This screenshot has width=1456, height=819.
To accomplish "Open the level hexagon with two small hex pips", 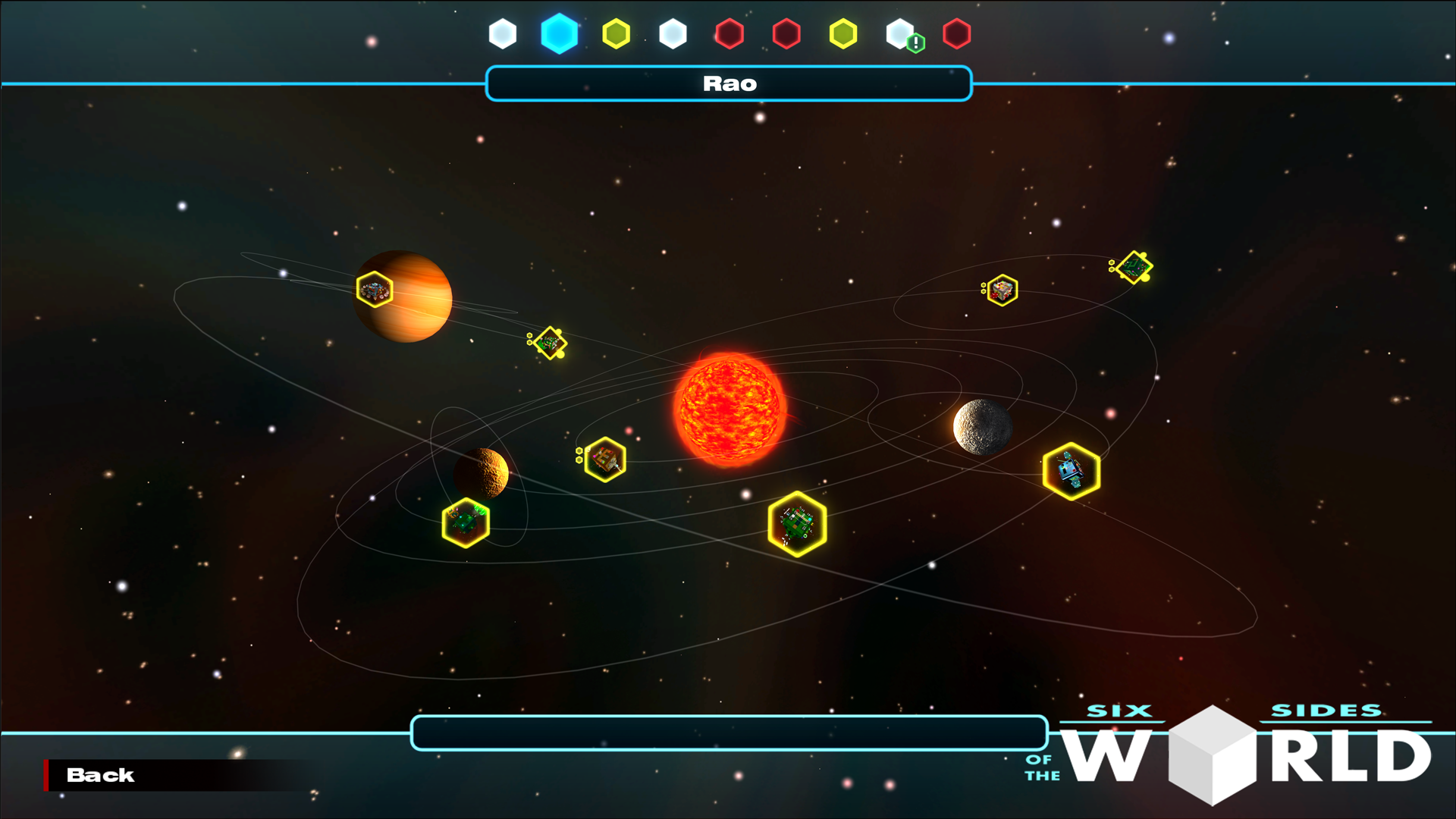I will click(604, 459).
